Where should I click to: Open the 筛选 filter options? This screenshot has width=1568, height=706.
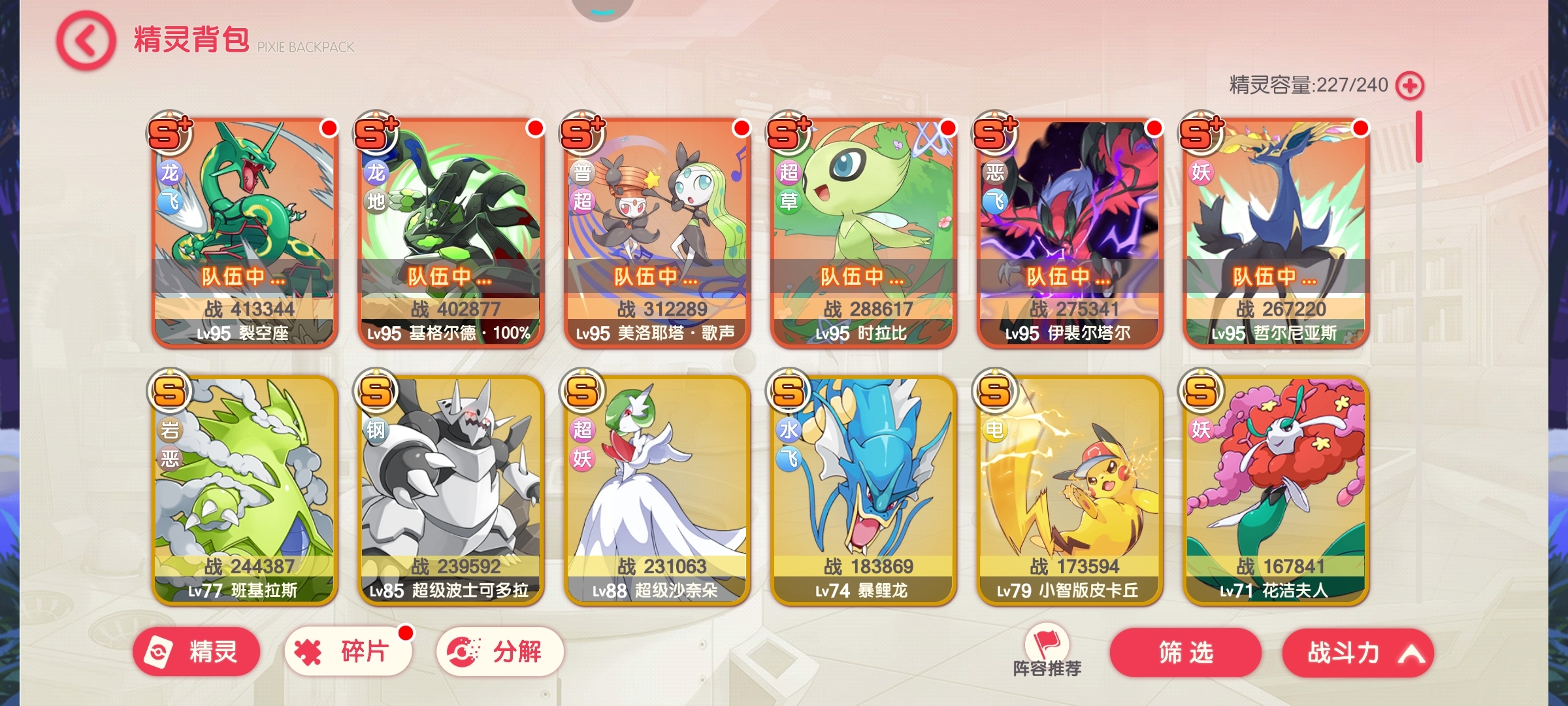point(1185,652)
